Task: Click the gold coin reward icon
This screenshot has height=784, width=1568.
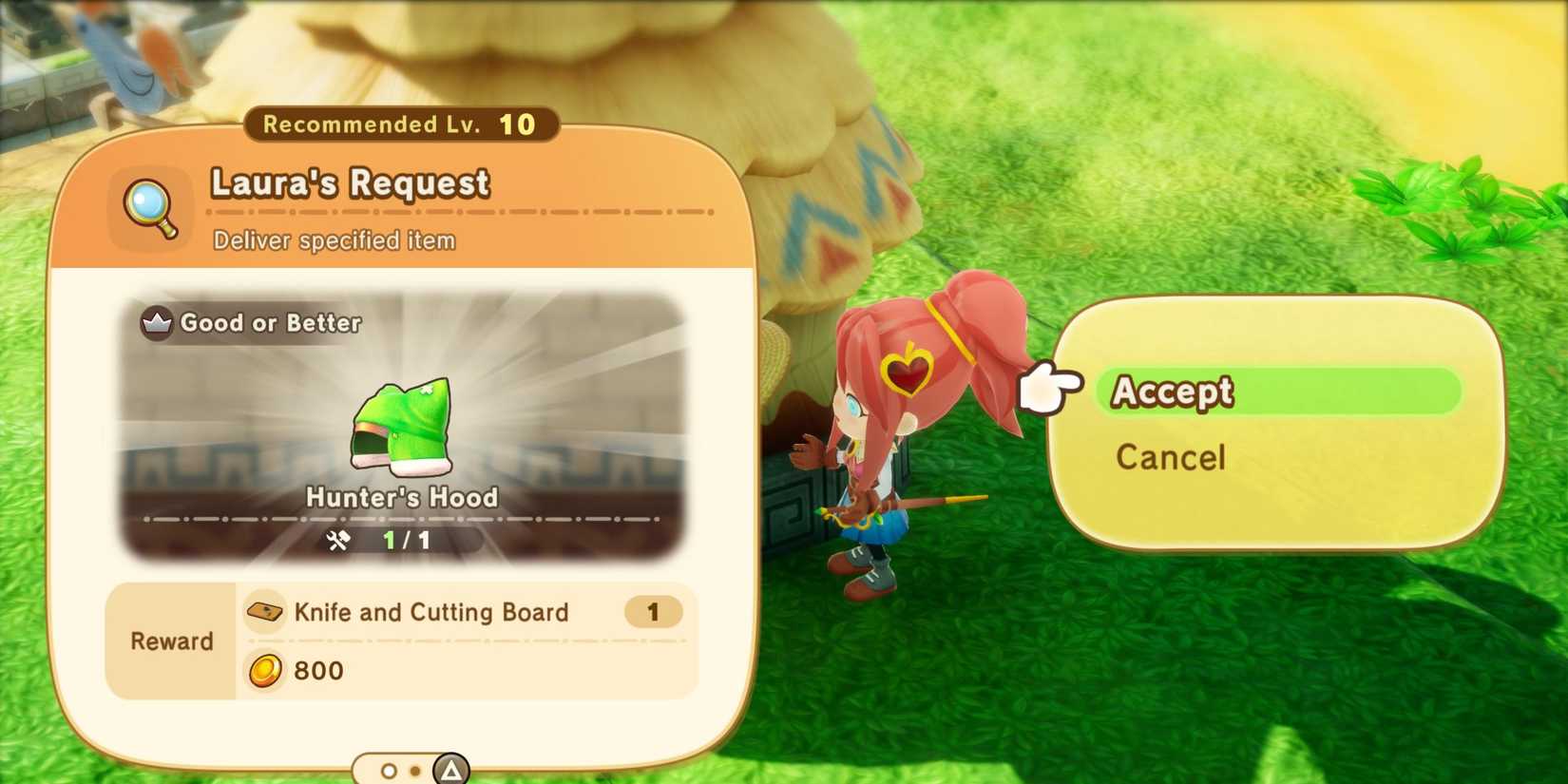Action: click(x=267, y=671)
